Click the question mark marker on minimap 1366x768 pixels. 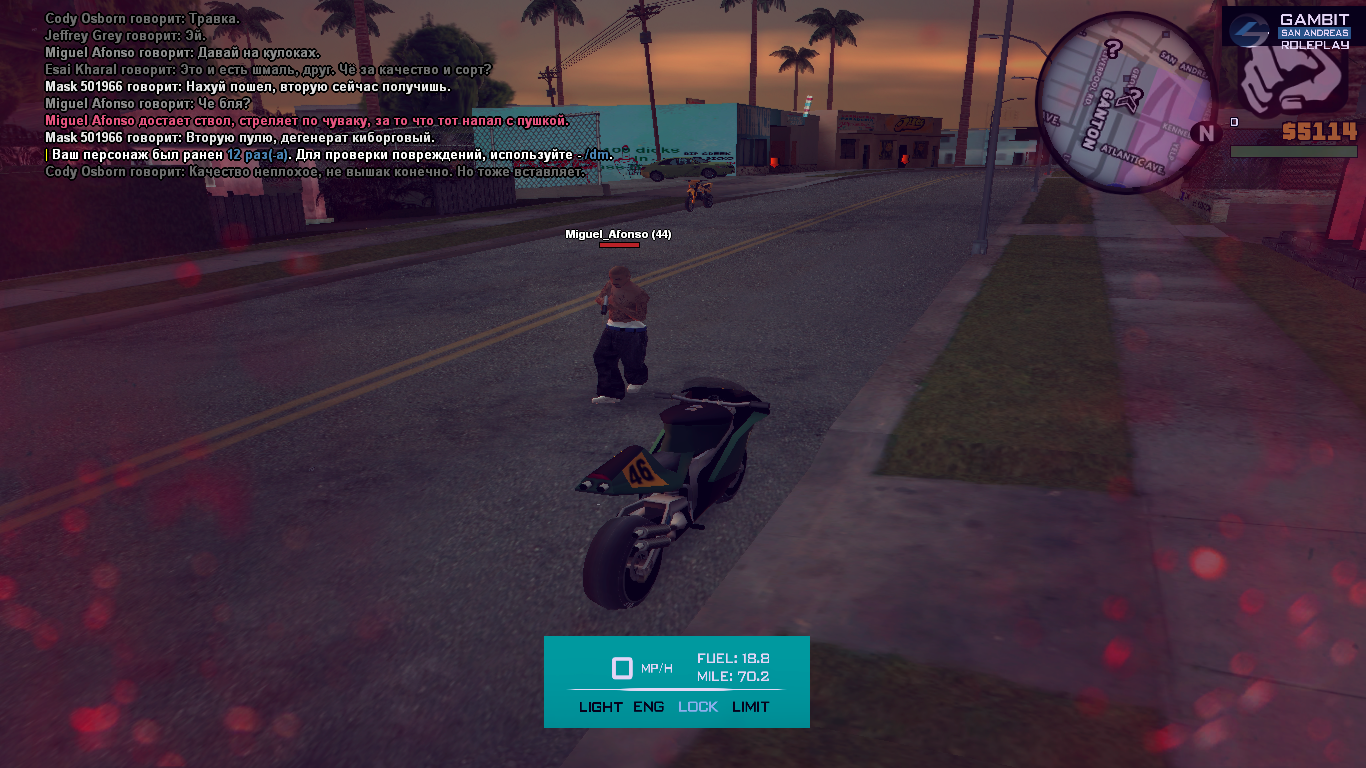[x=1111, y=48]
